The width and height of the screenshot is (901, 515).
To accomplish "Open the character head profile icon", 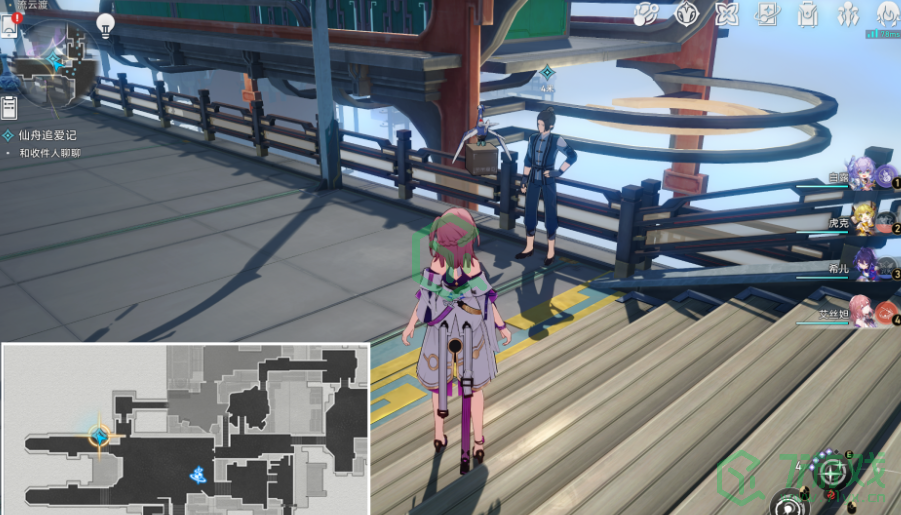I will coord(888,13).
